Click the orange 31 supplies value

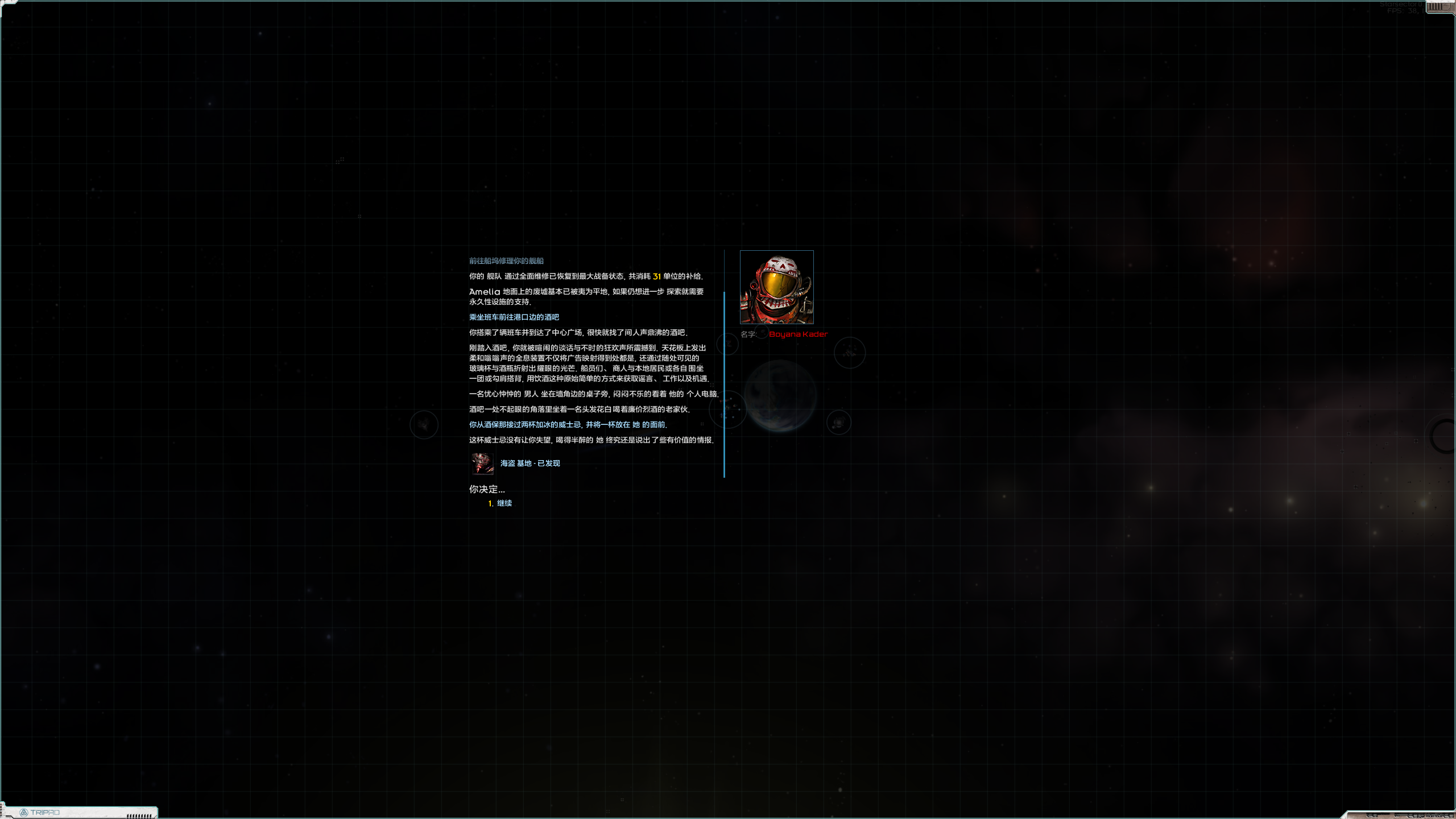657,276
